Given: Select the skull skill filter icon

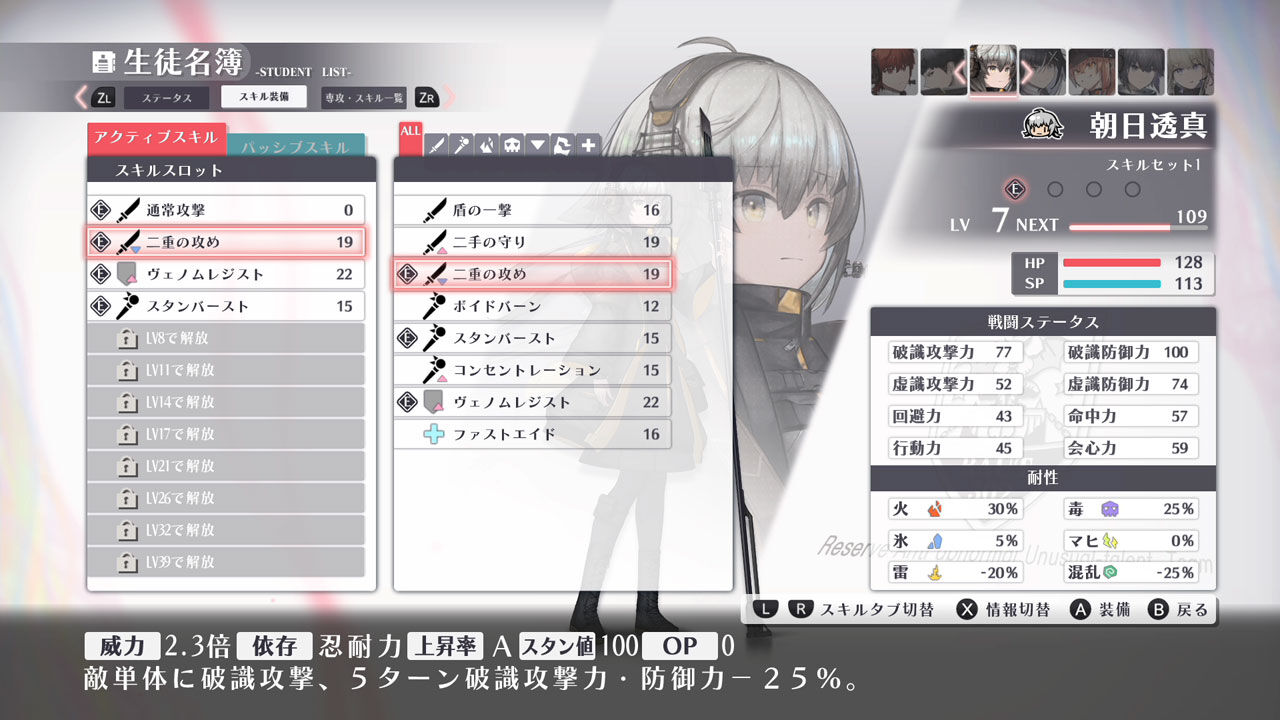Looking at the screenshot, I should tap(510, 145).
